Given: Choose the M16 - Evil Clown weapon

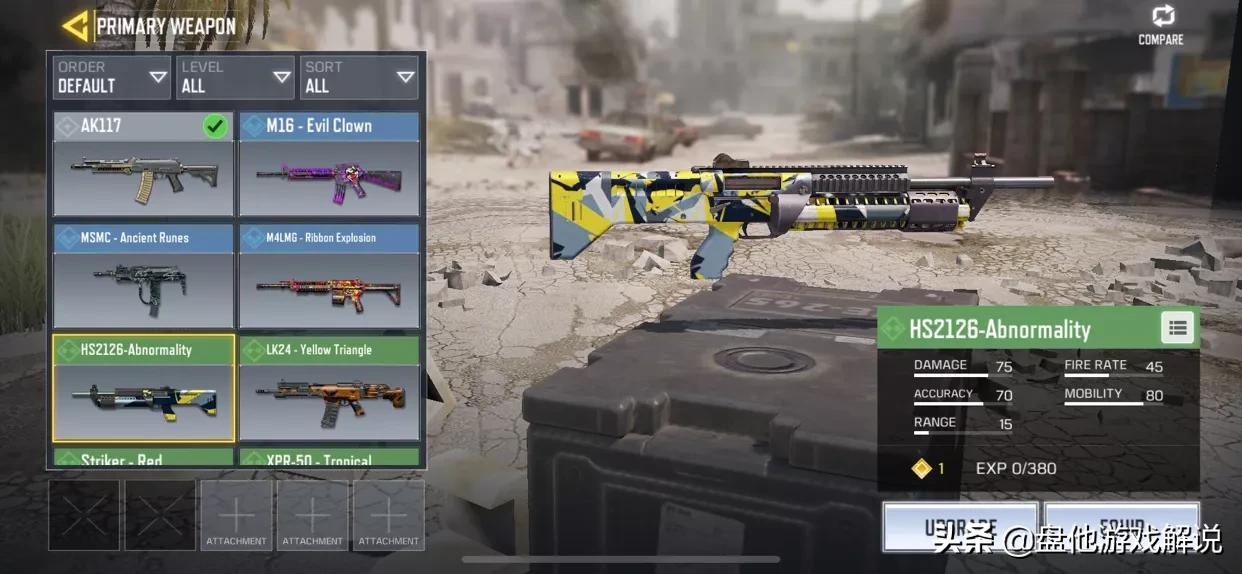Looking at the screenshot, I should pyautogui.click(x=329, y=165).
